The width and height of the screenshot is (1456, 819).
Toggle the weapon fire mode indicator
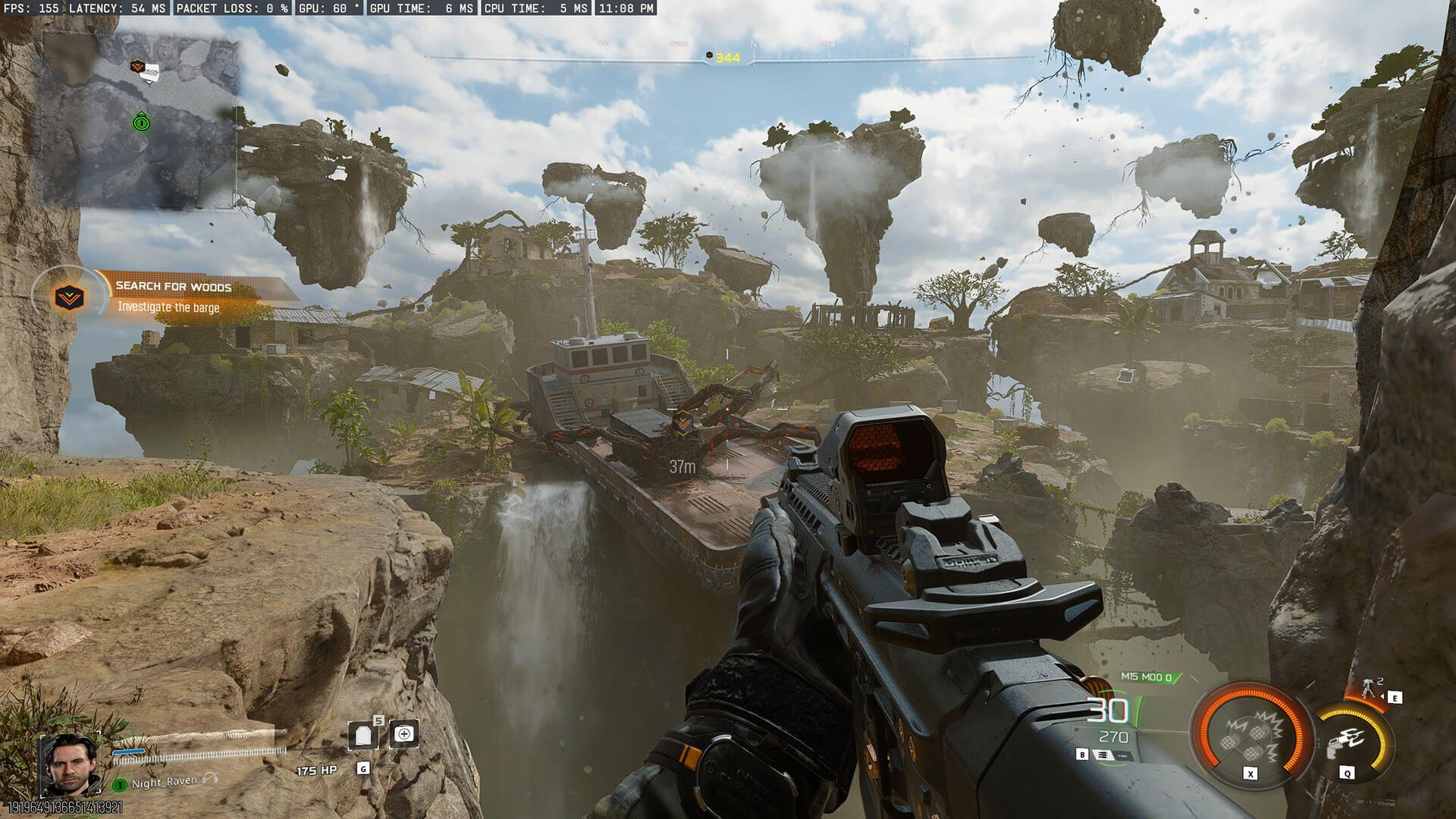1102,755
